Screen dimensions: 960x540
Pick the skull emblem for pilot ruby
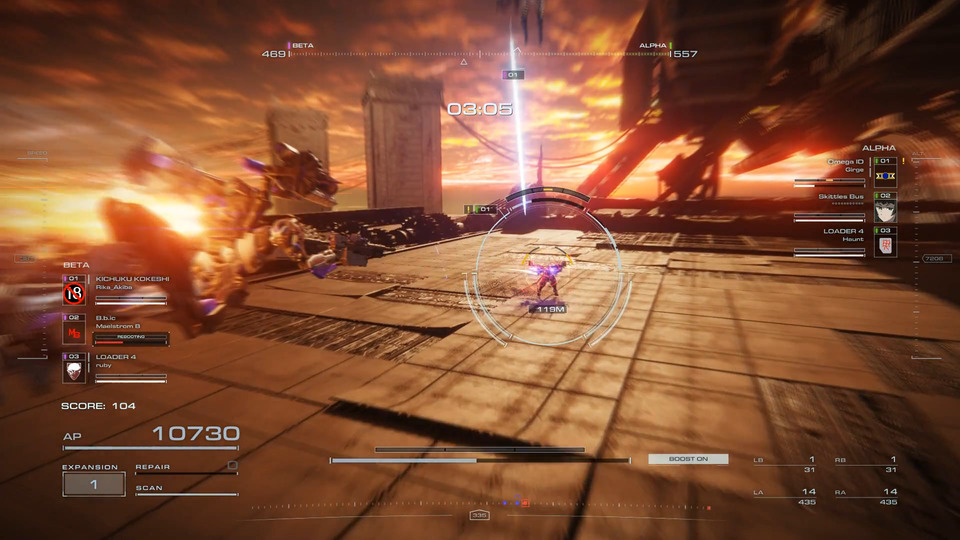click(73, 372)
